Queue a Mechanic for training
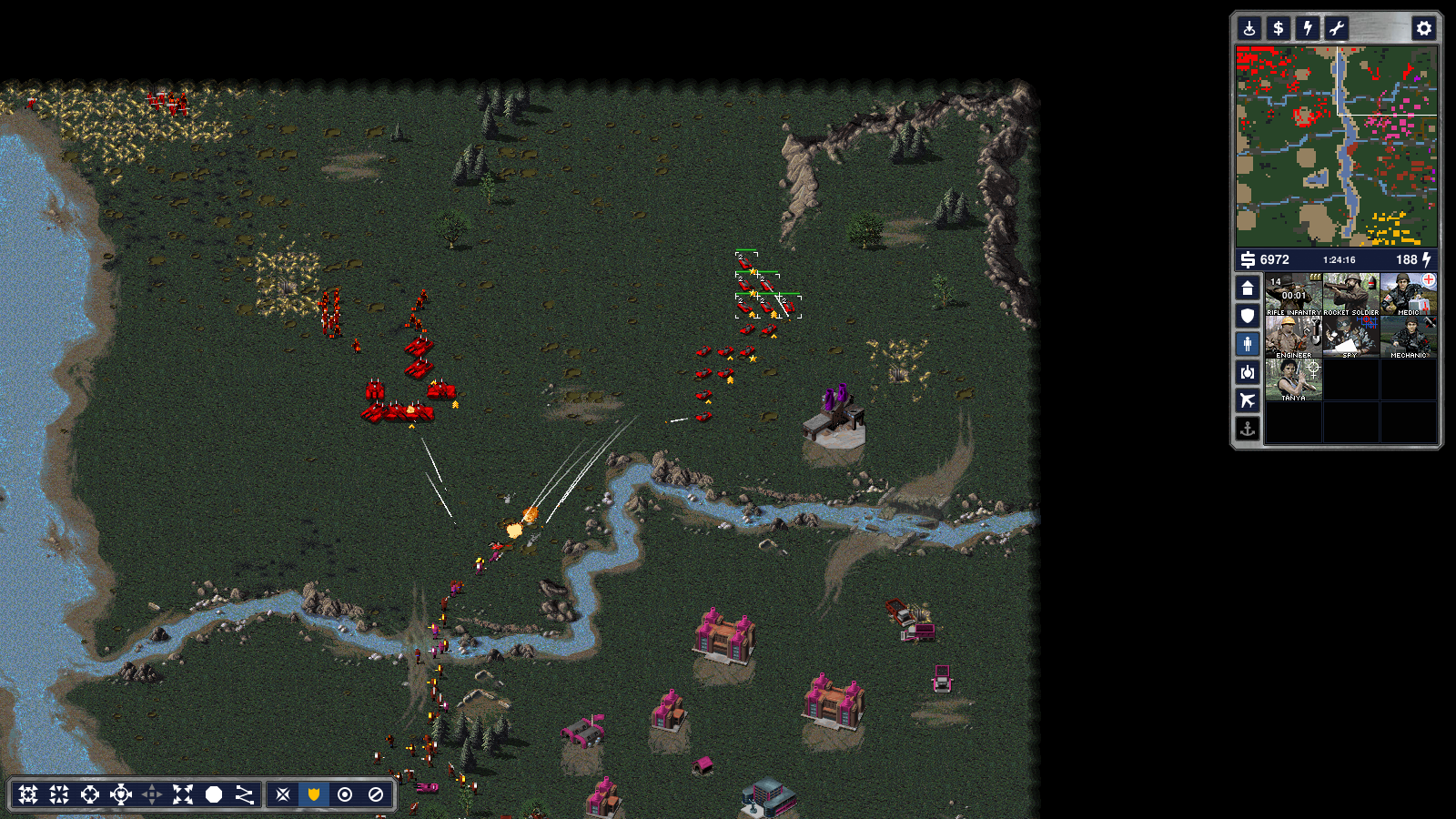 pos(1409,337)
